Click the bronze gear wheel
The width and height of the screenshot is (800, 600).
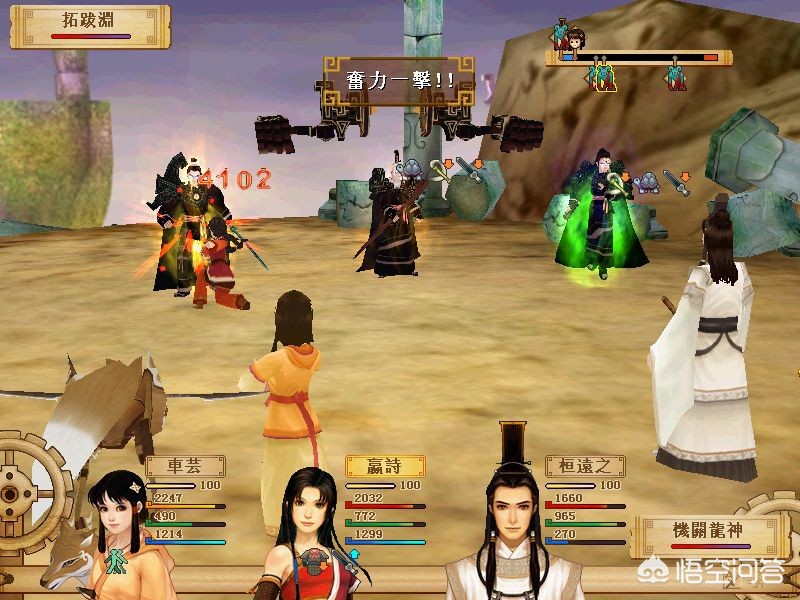pyautogui.click(x=25, y=495)
